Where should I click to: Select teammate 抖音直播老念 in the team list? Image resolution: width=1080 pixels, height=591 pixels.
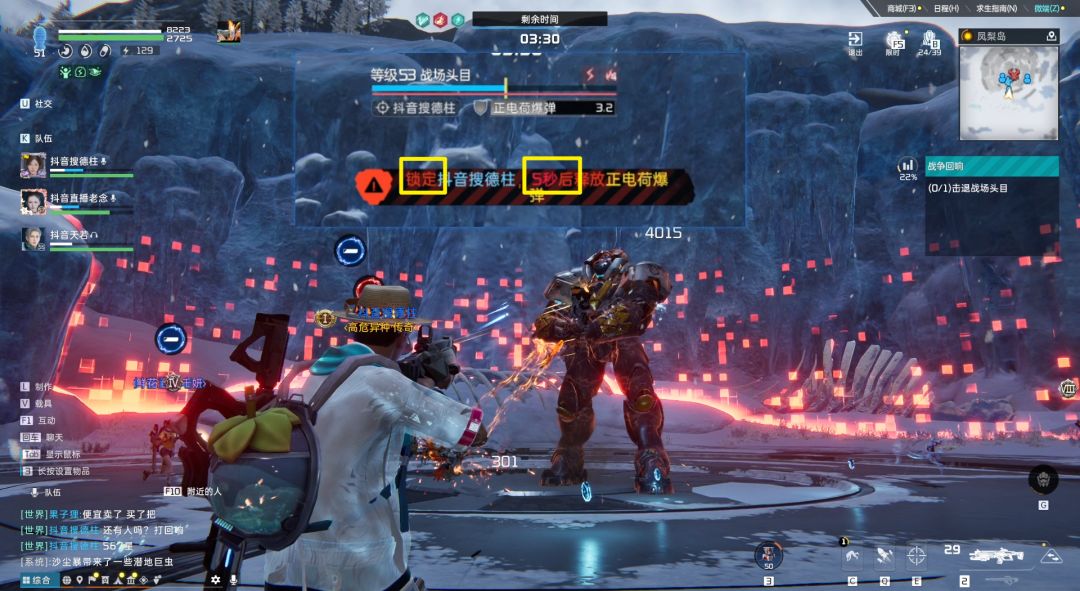coord(79,199)
